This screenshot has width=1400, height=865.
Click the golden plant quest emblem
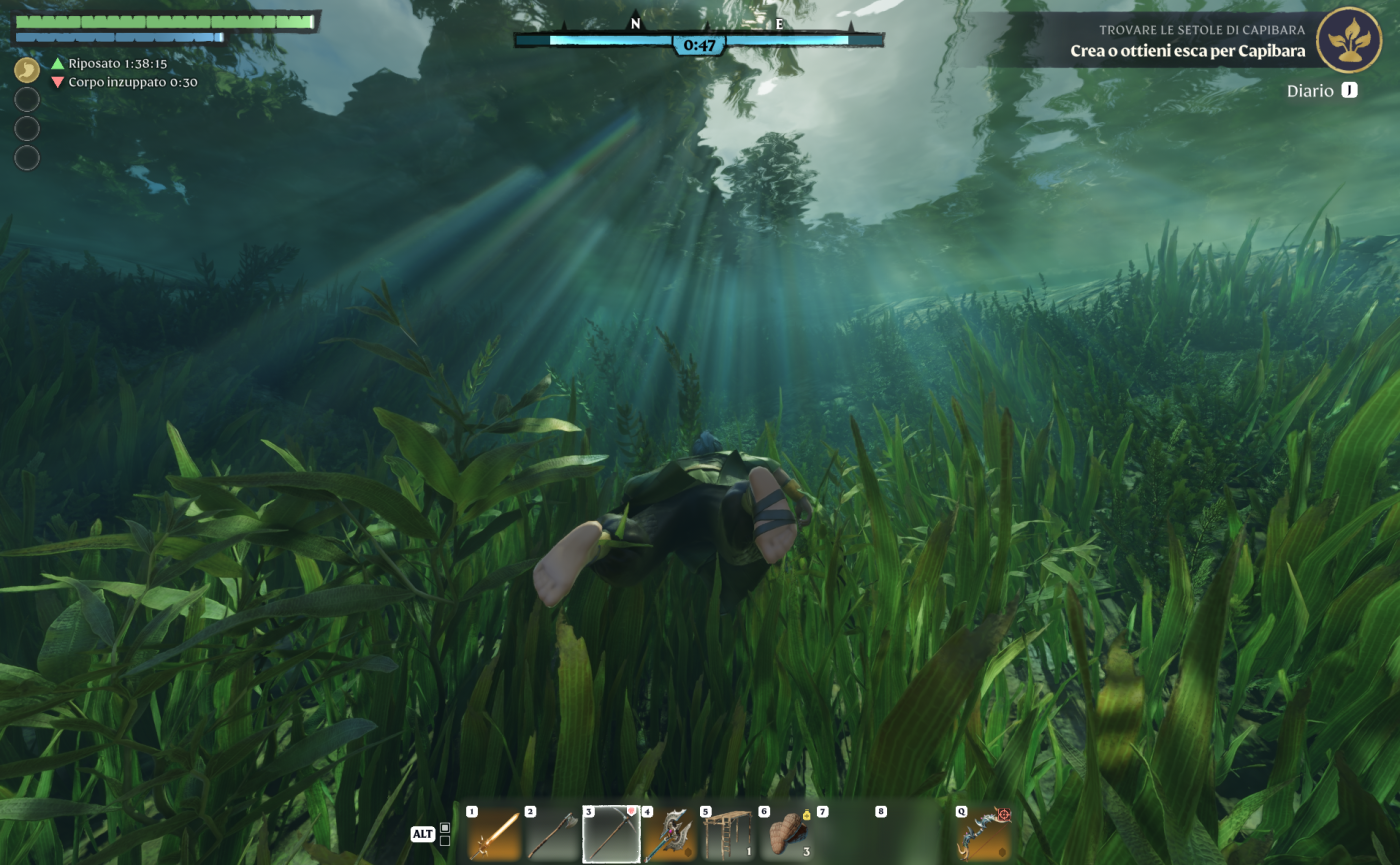pos(1349,39)
